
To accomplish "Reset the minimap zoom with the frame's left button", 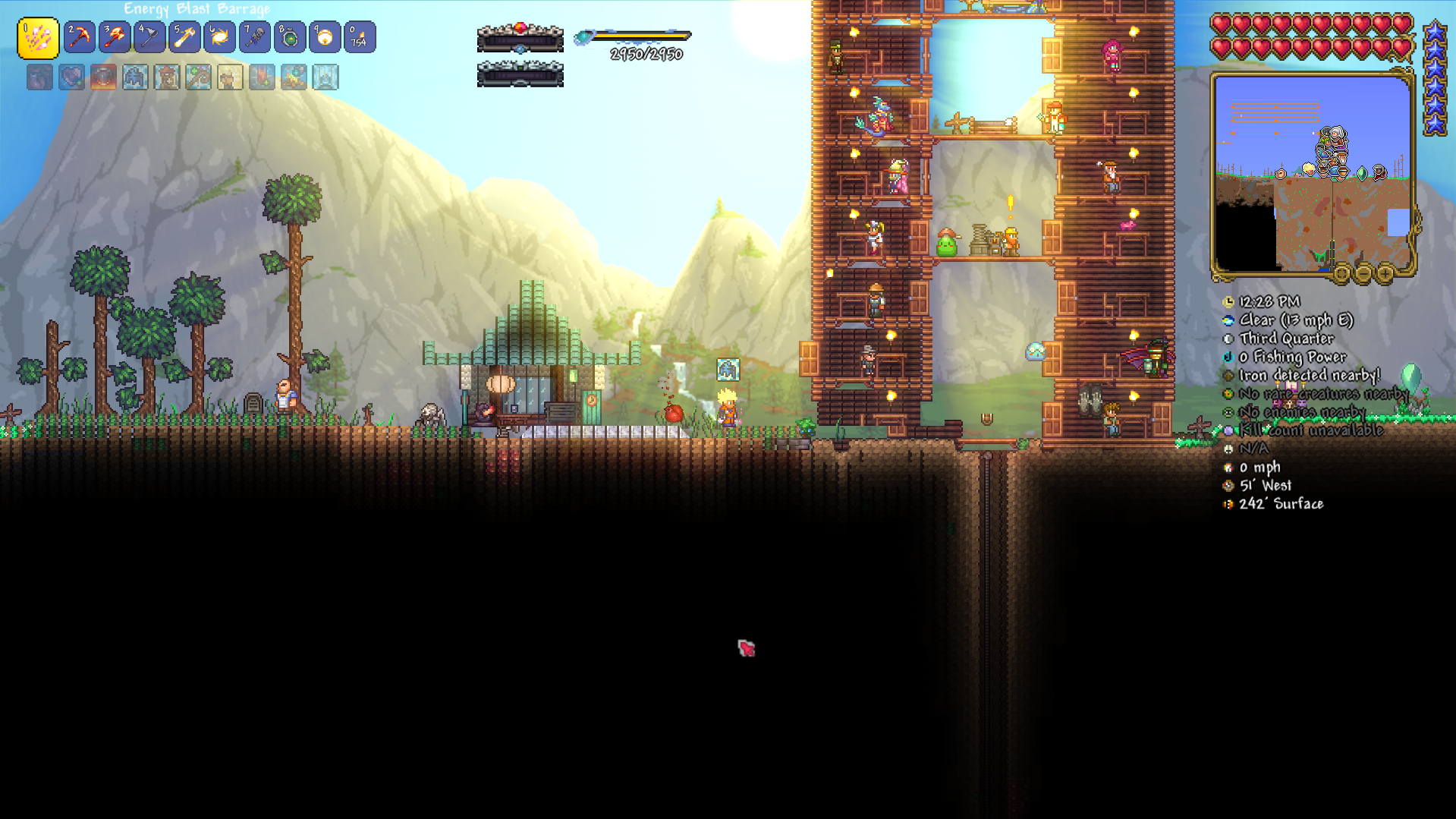I will [1342, 273].
